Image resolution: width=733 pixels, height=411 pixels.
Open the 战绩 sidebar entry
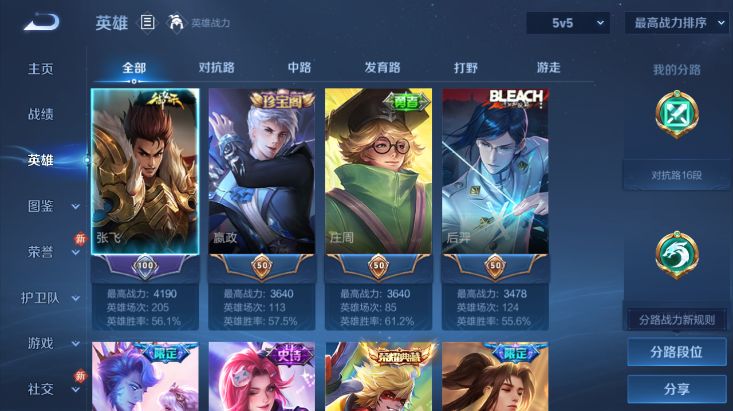point(41,114)
